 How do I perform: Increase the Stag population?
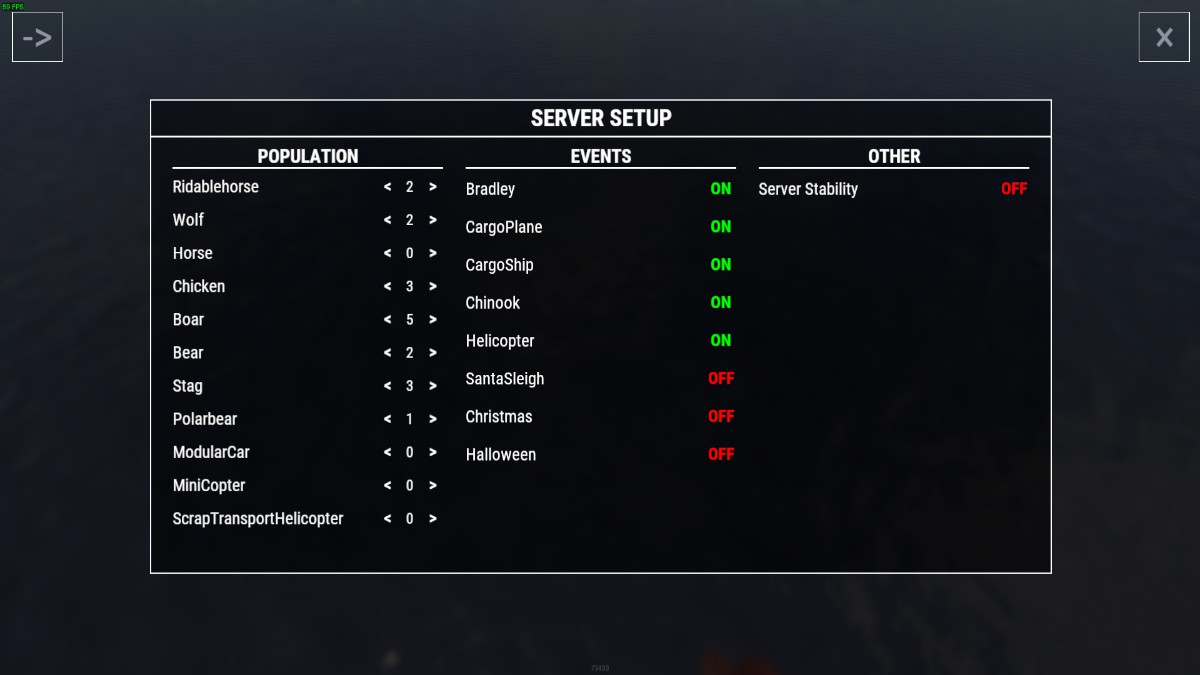pos(433,386)
